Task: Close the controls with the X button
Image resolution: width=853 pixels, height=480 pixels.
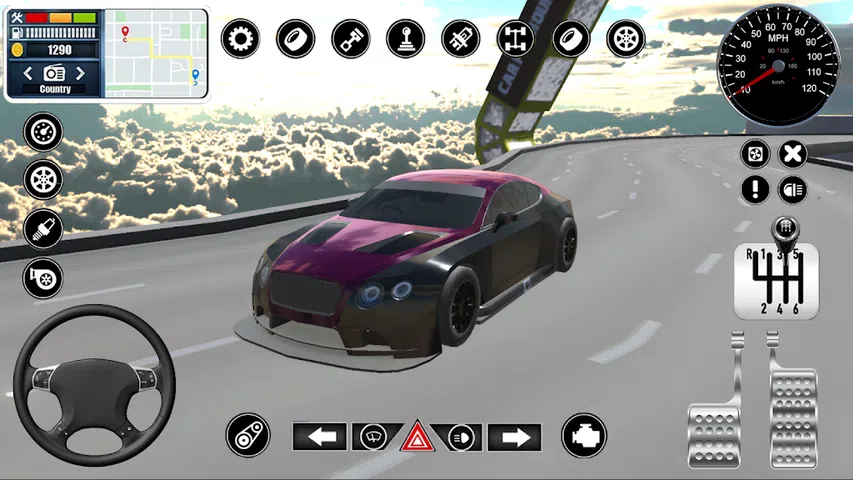Action: tap(792, 154)
